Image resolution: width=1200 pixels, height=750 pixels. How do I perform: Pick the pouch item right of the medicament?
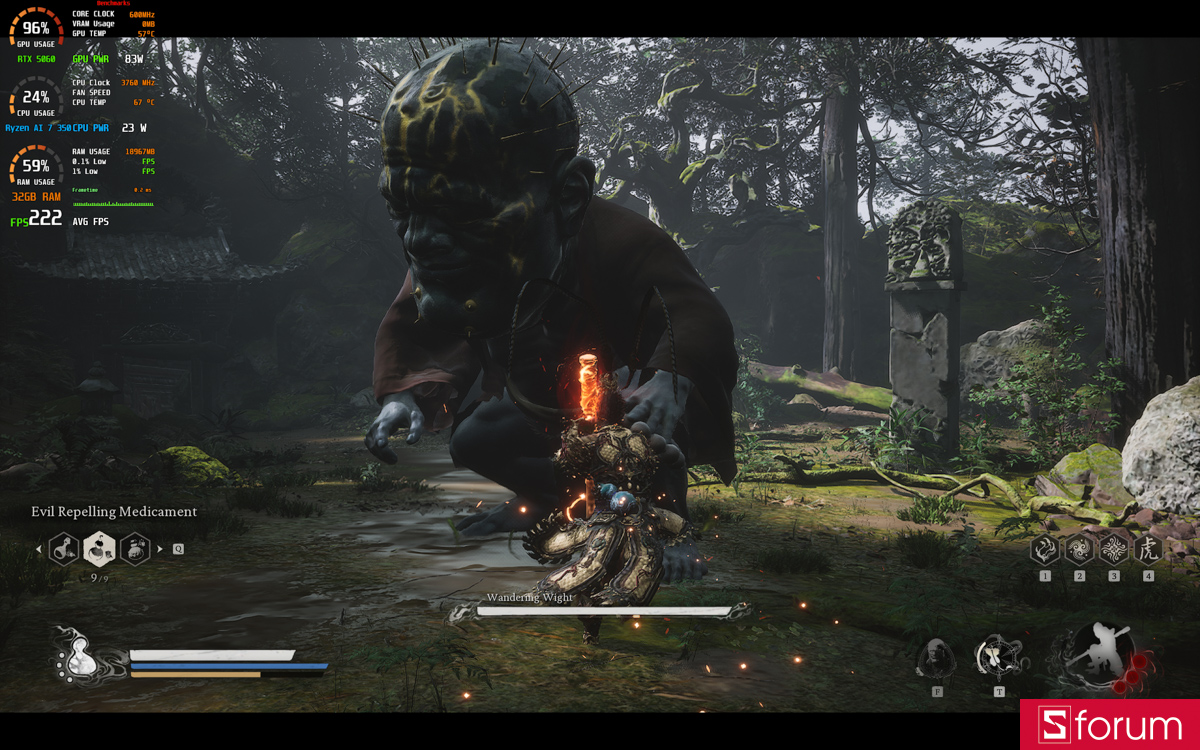[135, 548]
